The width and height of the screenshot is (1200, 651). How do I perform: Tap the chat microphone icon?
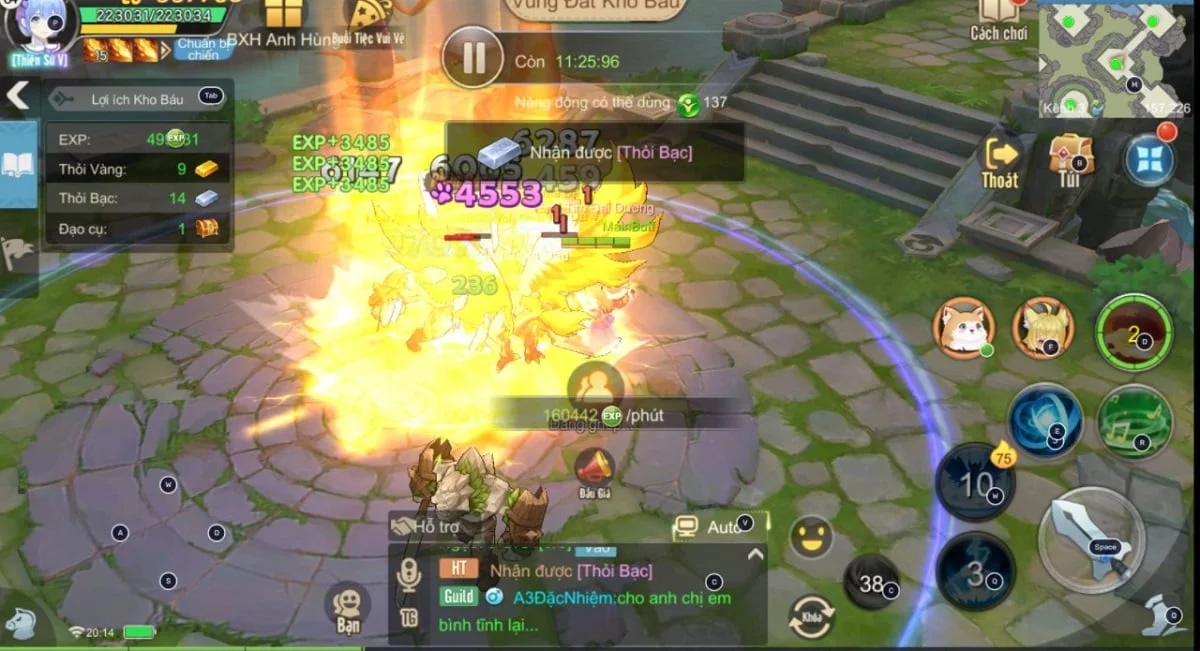point(408,577)
